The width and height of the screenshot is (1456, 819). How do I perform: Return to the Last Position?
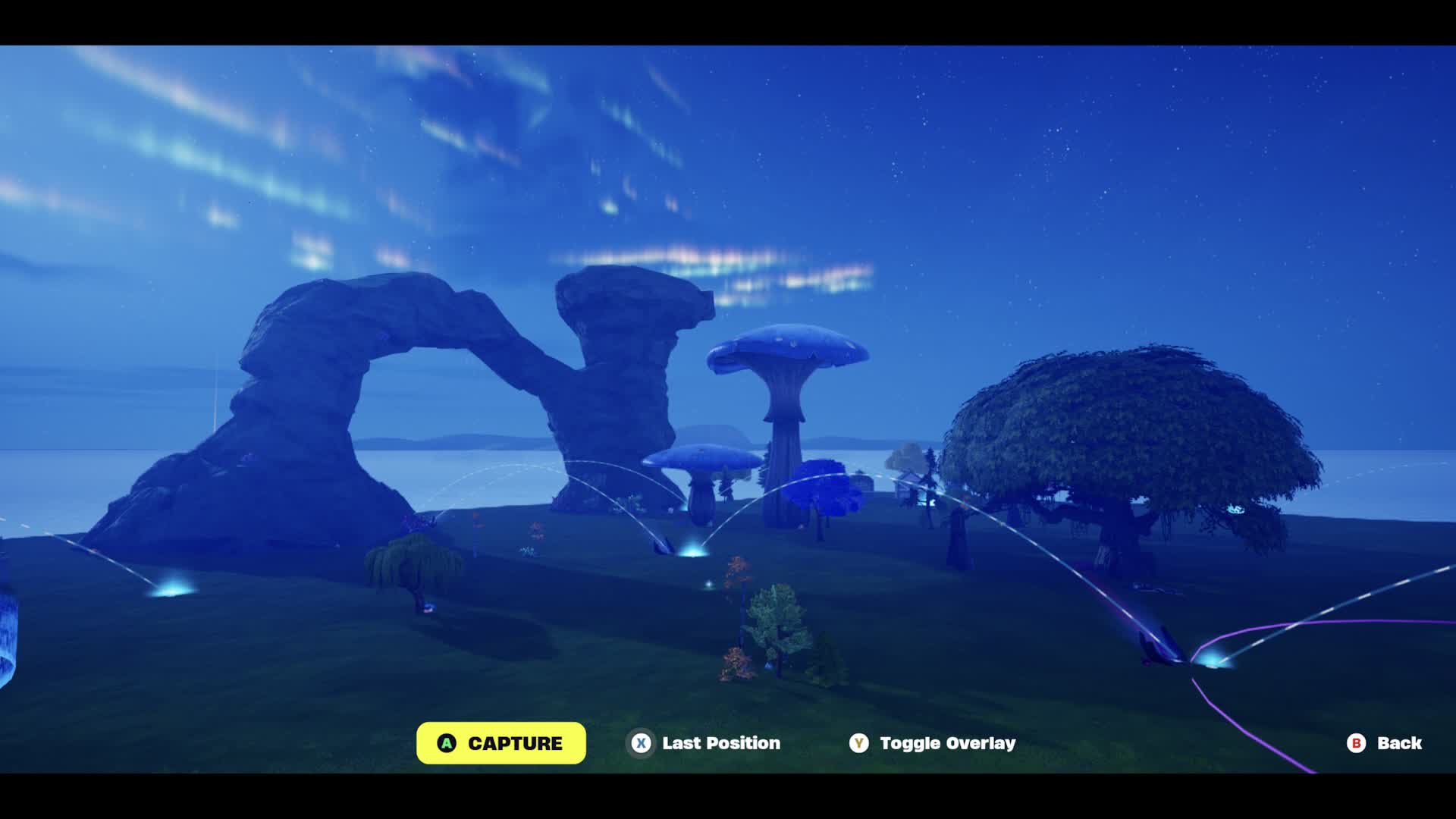point(704,743)
